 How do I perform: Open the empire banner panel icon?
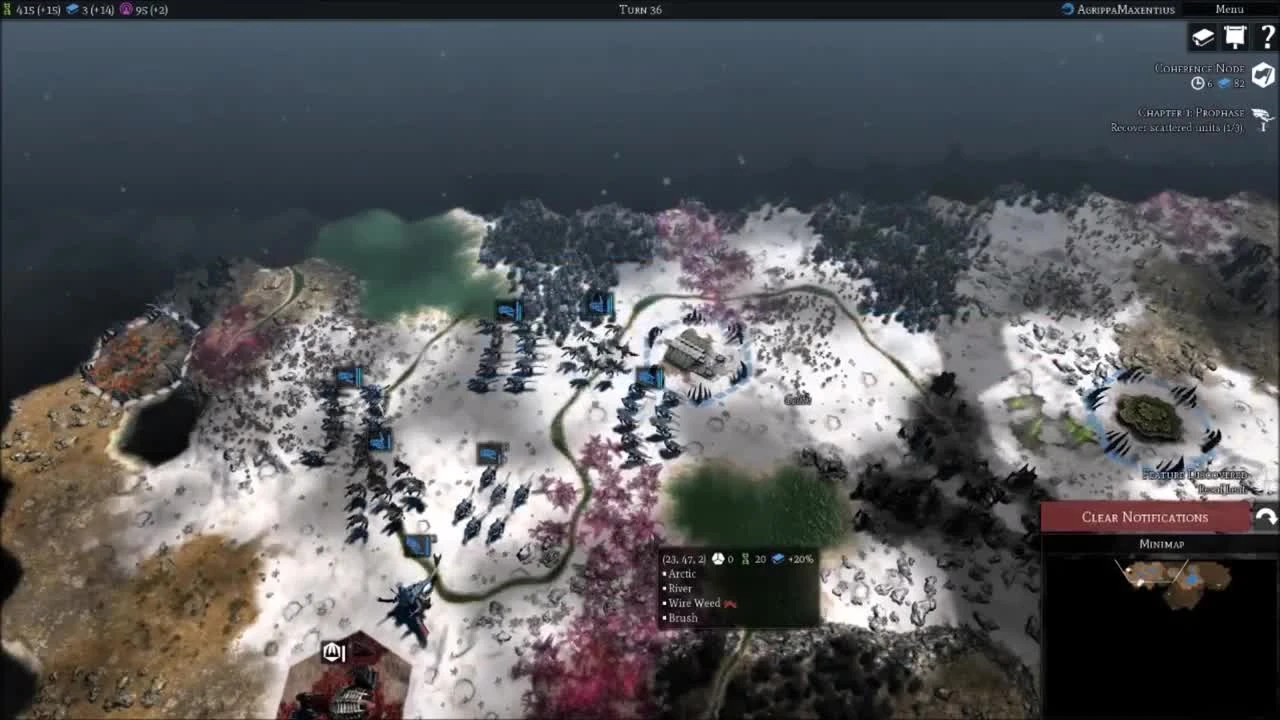[x=1237, y=35]
